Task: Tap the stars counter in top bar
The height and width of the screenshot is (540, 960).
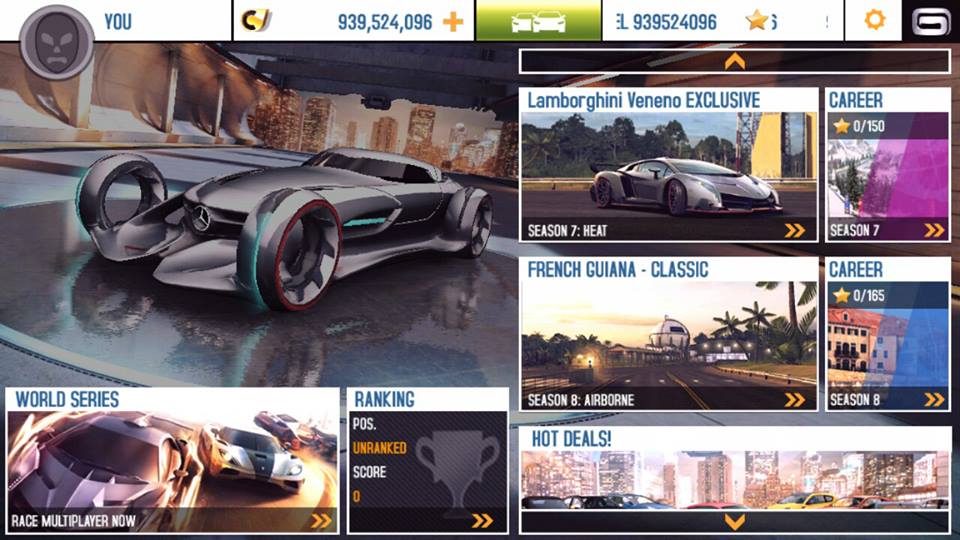Action: 758,21
